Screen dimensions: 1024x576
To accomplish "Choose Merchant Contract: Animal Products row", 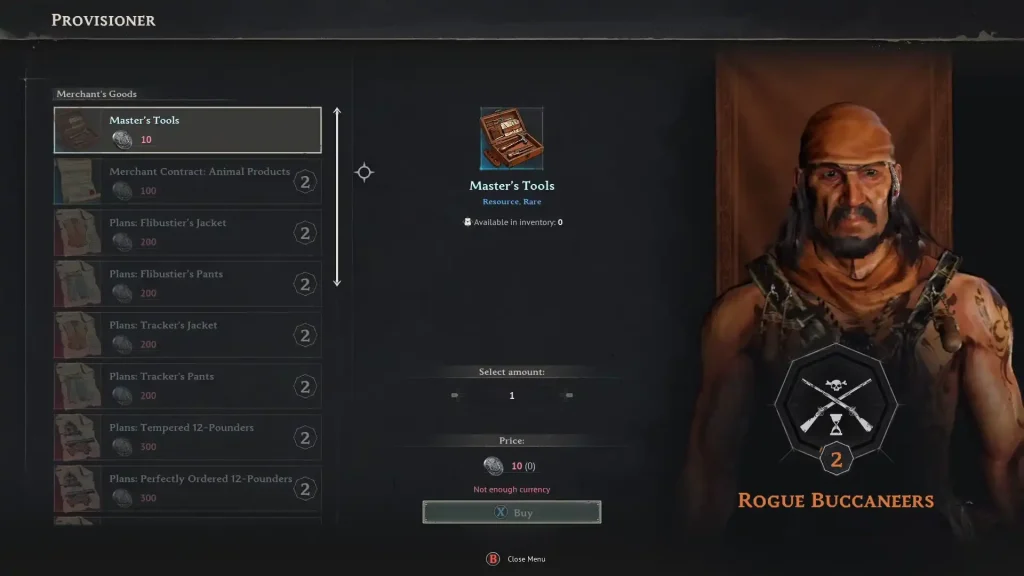I will click(x=187, y=181).
